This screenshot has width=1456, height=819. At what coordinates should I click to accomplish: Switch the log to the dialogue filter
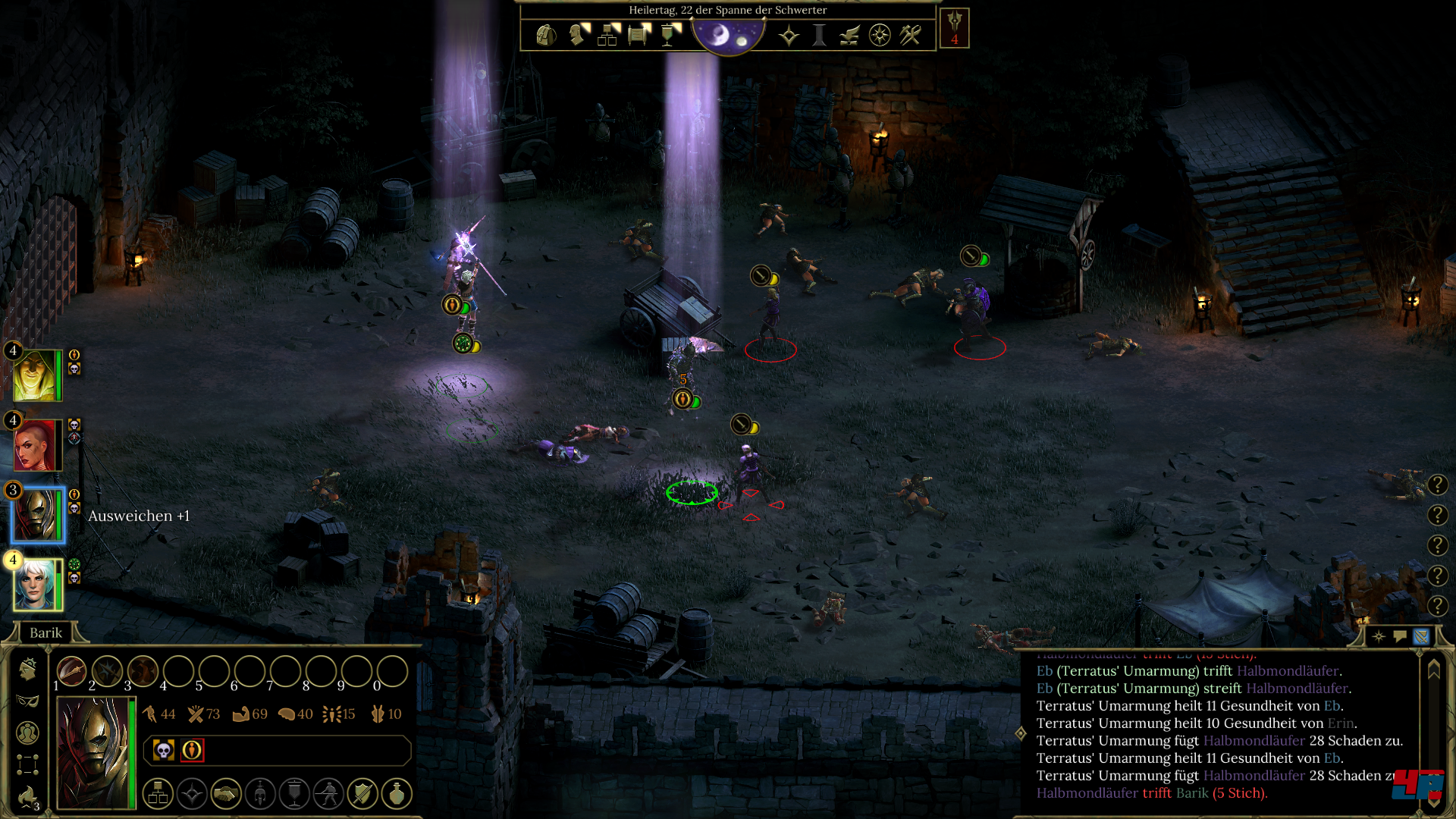[1400, 636]
